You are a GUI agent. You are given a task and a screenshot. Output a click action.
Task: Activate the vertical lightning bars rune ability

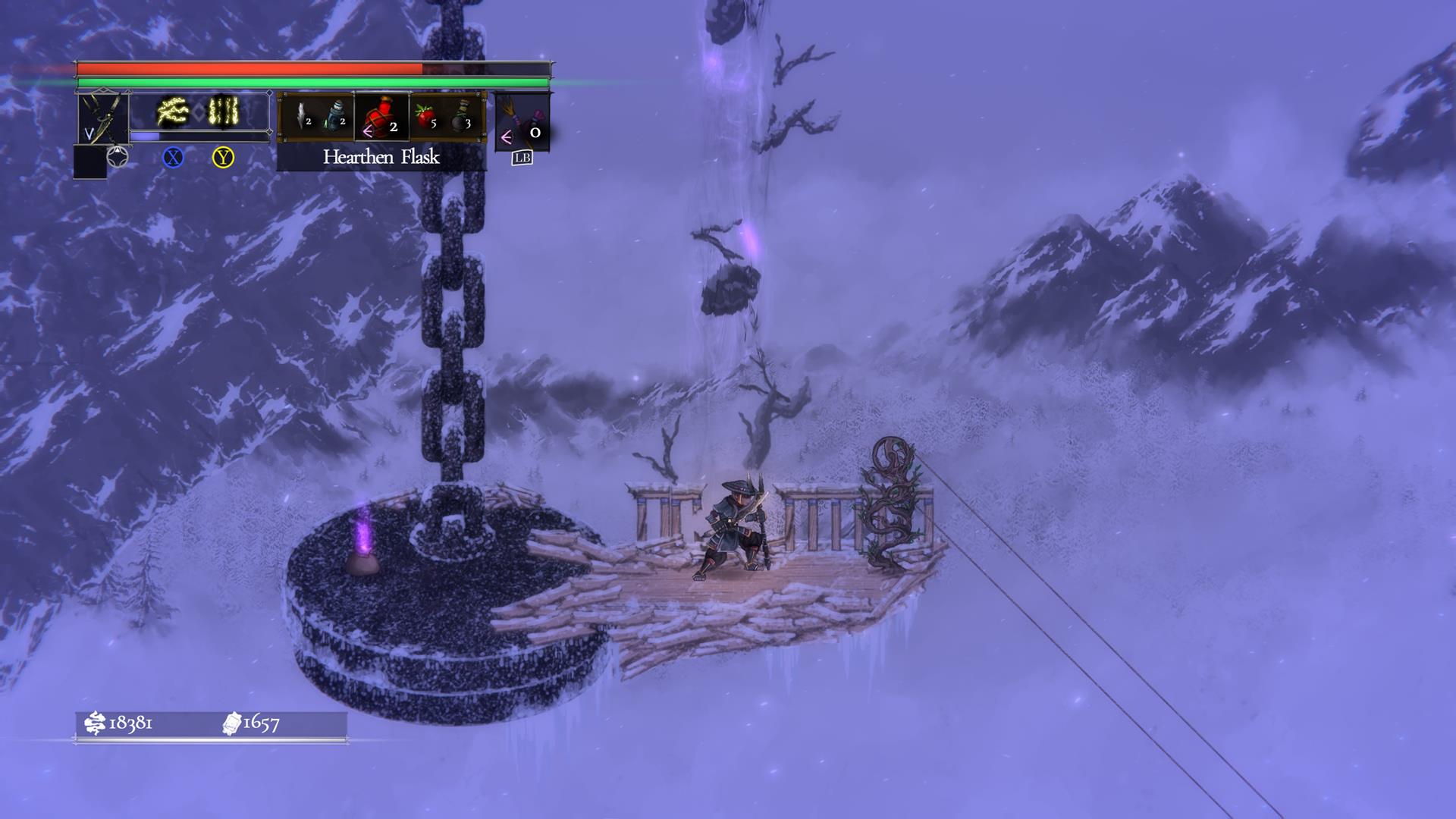point(224,112)
